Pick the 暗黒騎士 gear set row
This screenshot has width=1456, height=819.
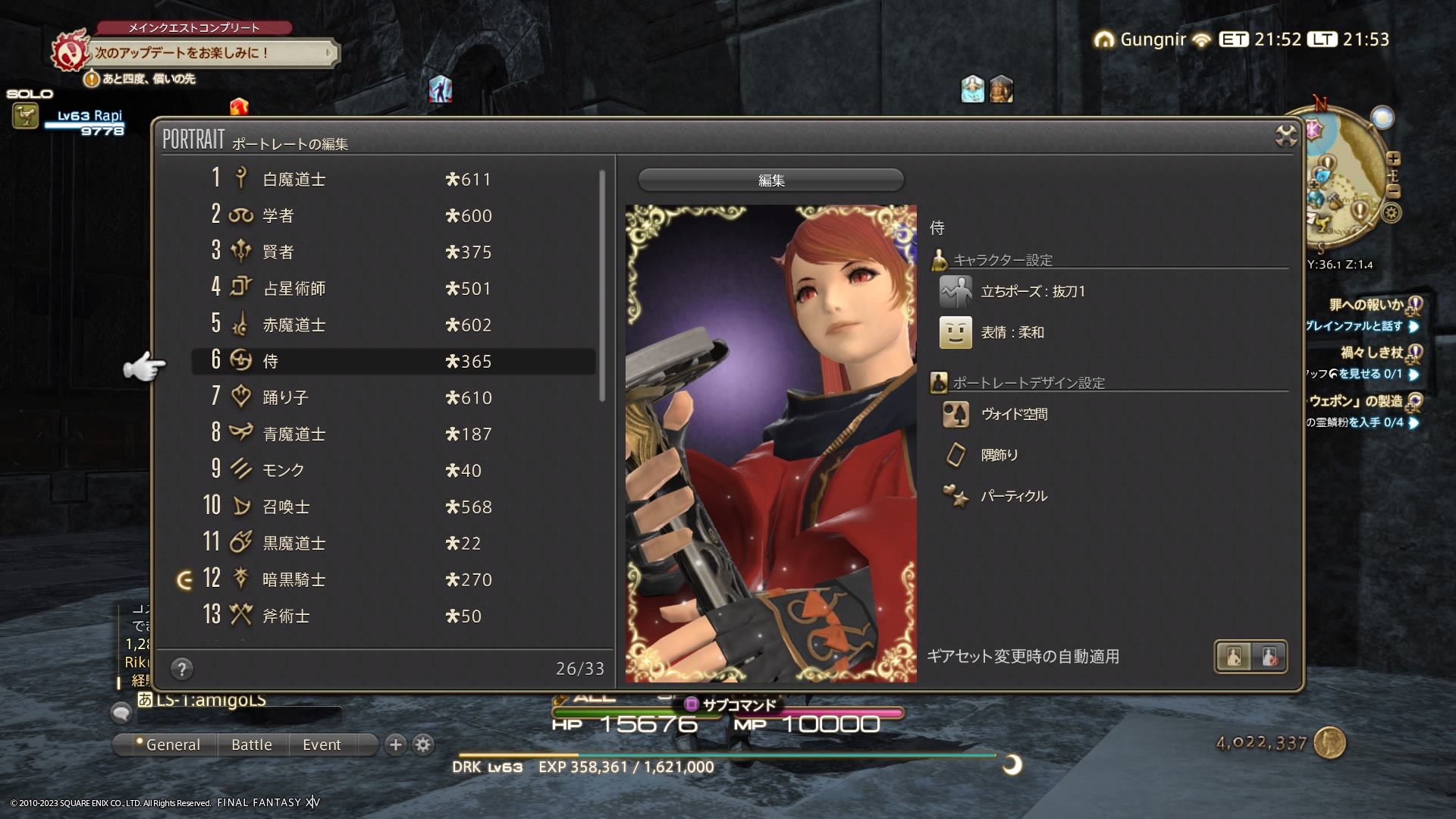click(x=392, y=579)
